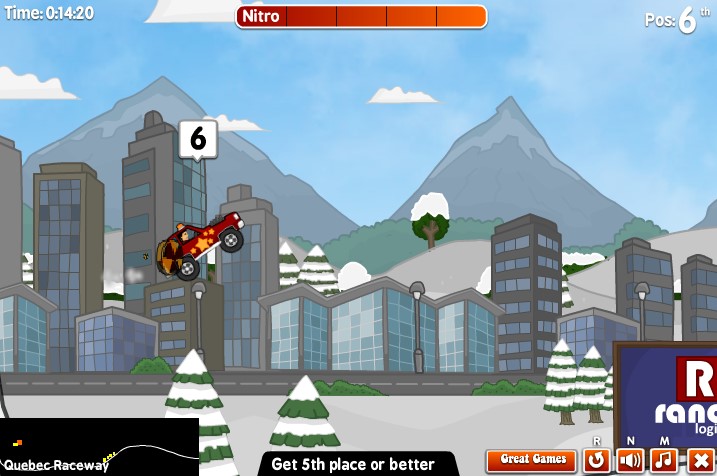Toggle sound effects with the speaker icon
717x476 pixels.
(630, 460)
